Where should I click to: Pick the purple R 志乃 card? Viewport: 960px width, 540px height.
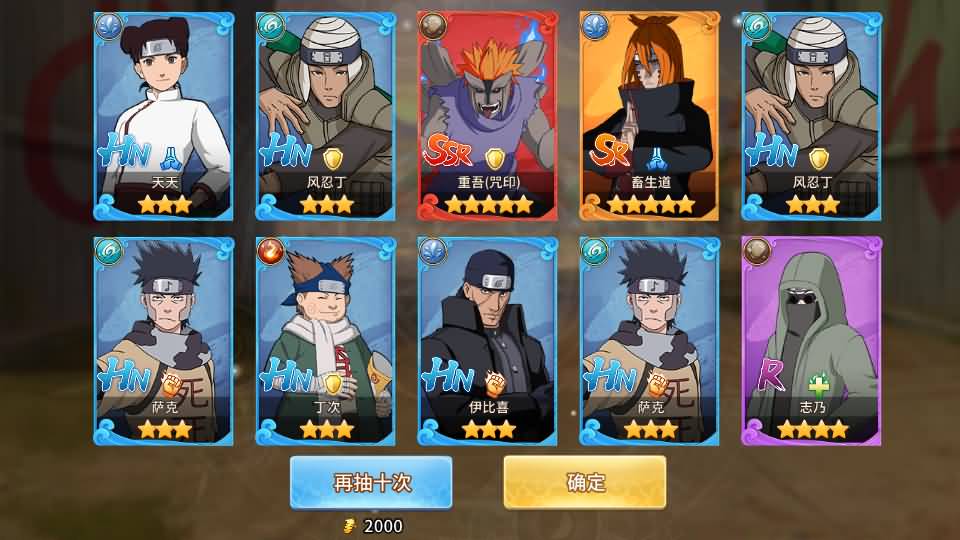[x=812, y=341]
